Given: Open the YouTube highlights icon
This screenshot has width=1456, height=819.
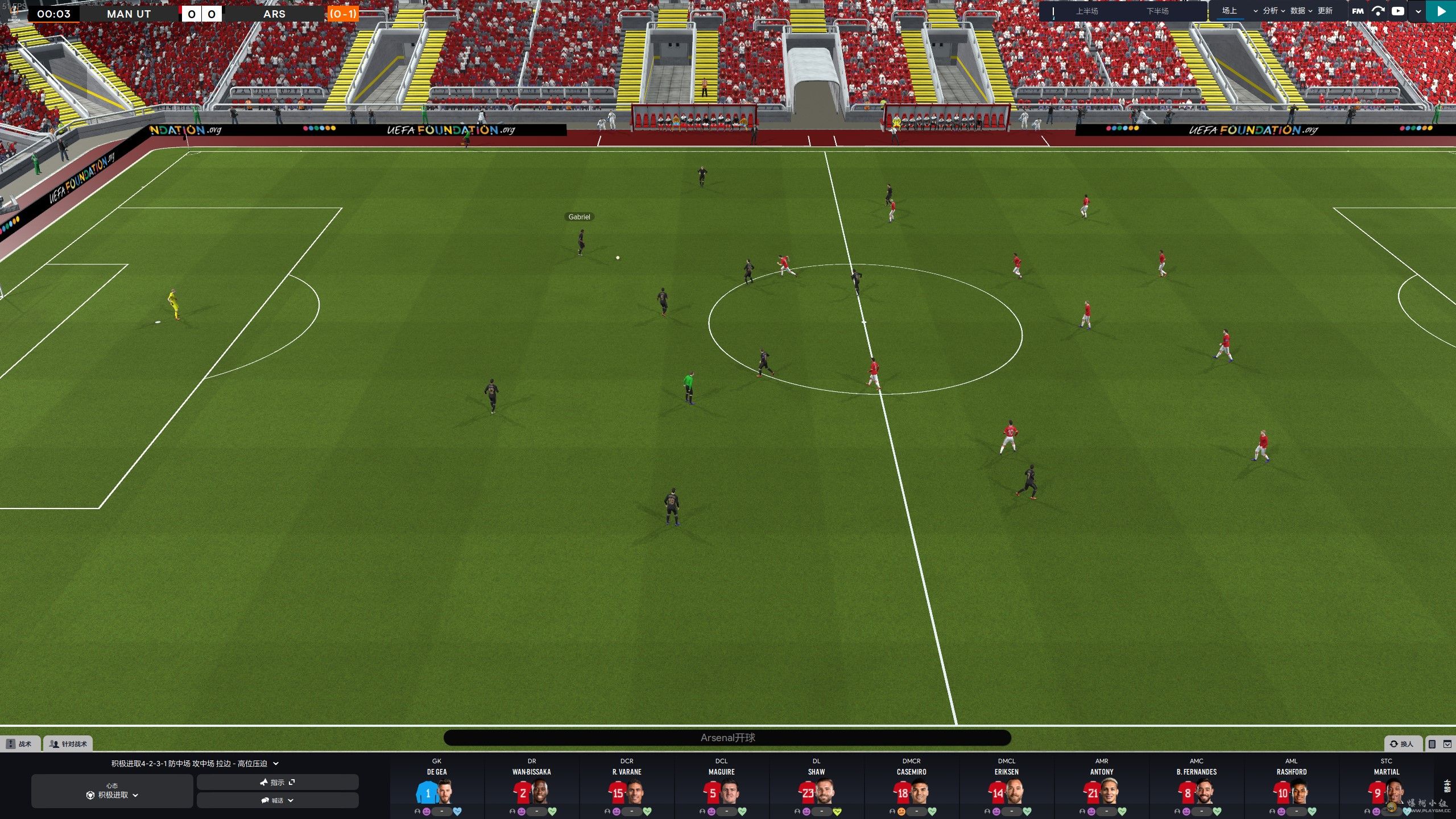Looking at the screenshot, I should point(1397,11).
